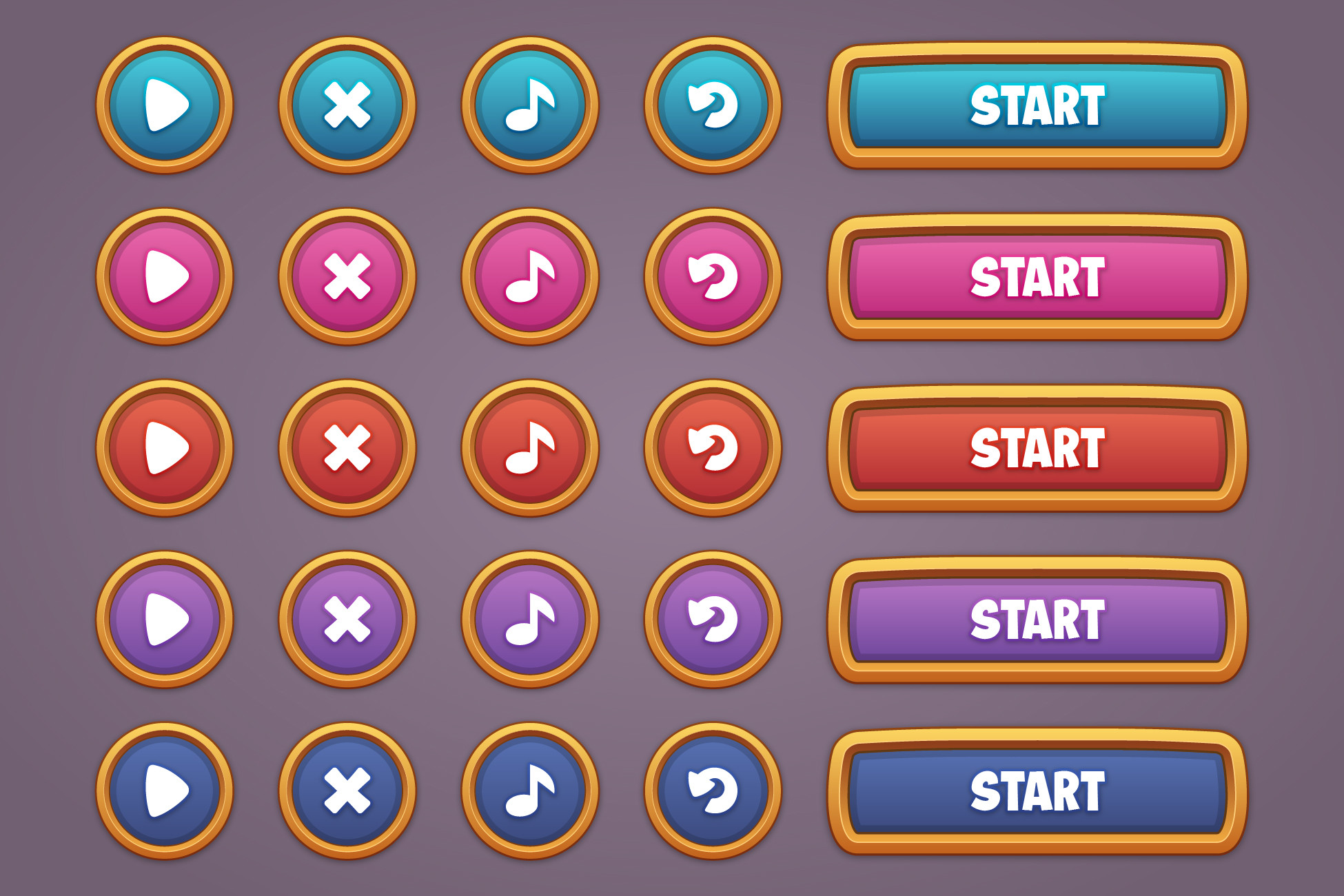1344x896 pixels.
Task: Click the red close (X) button
Action: click(348, 448)
